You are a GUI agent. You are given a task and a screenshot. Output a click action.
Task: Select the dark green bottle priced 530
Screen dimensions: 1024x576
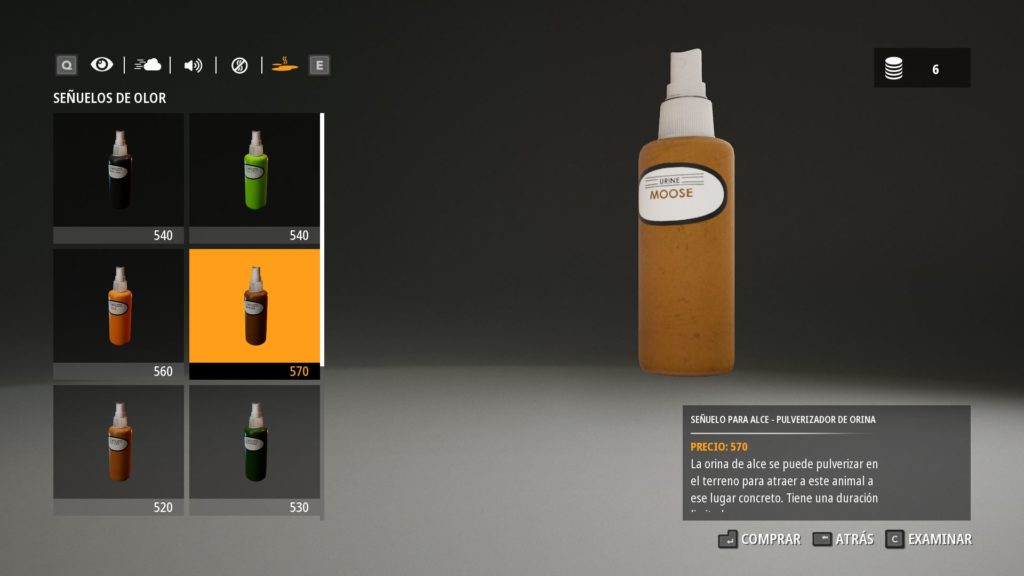click(254, 449)
